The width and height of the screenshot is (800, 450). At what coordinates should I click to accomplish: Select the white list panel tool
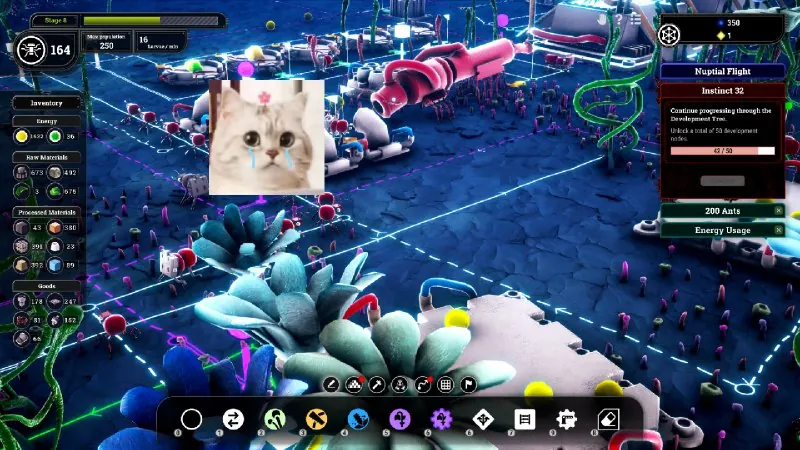pyautogui.click(x=526, y=419)
